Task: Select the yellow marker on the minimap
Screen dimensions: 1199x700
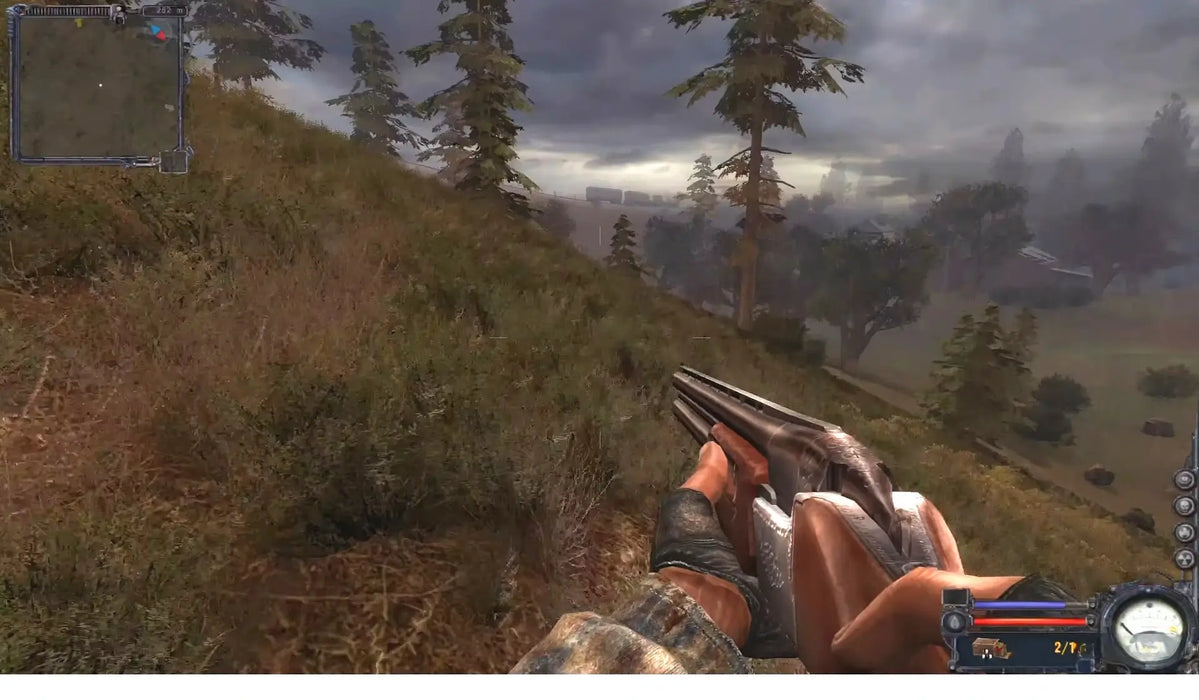Action: click(x=79, y=22)
